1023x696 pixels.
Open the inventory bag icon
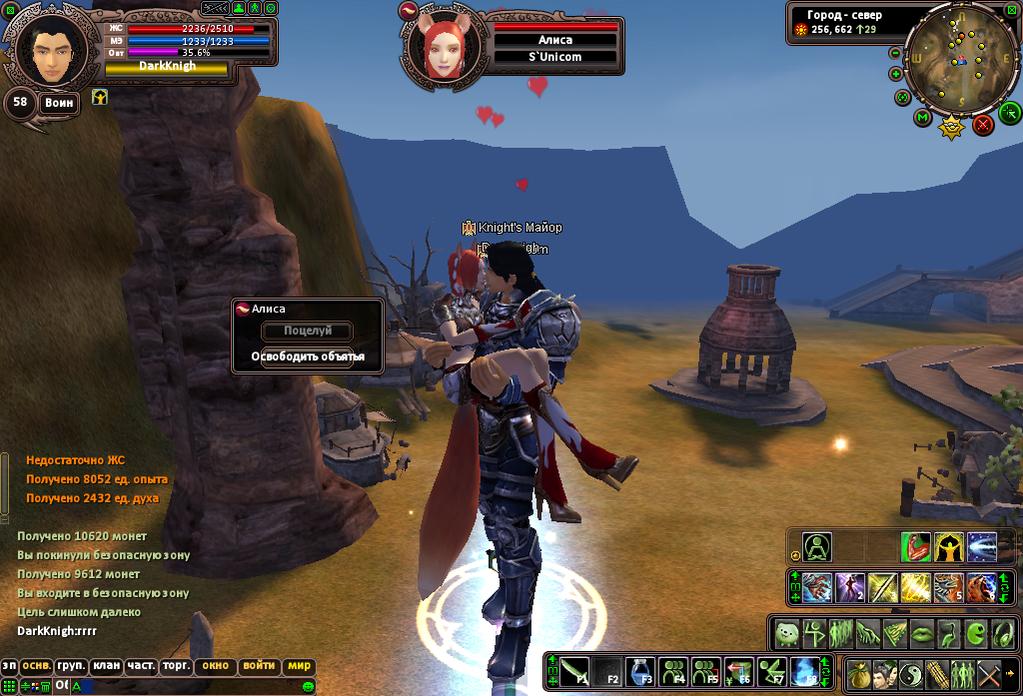point(858,673)
